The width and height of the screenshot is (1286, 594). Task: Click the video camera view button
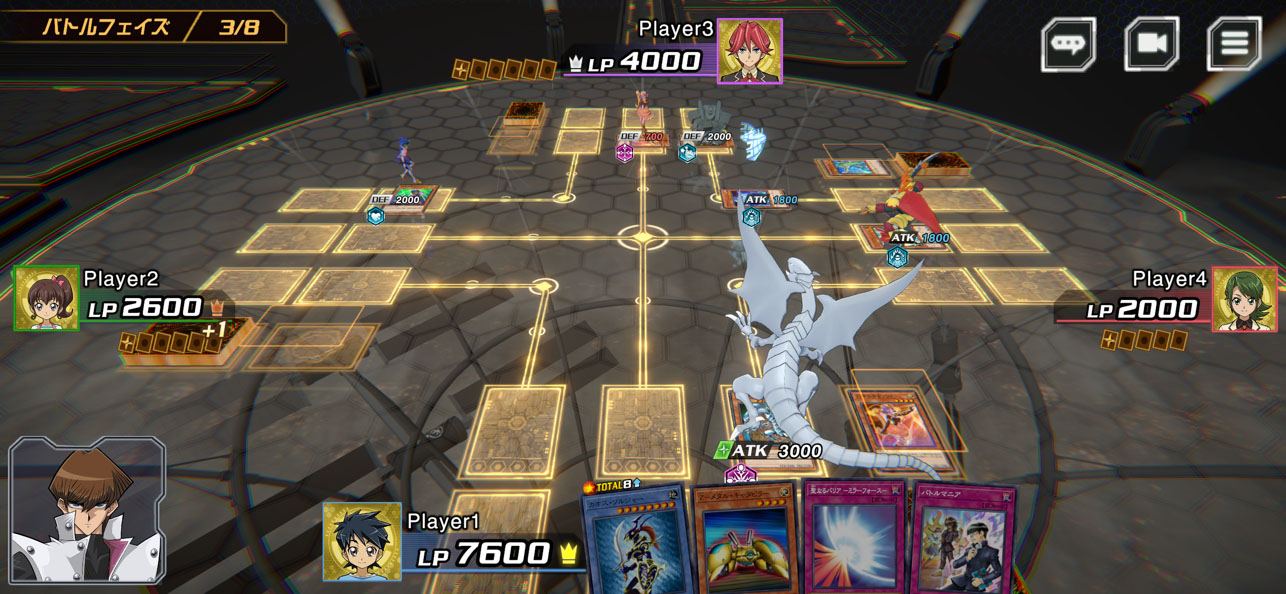(x=1151, y=44)
